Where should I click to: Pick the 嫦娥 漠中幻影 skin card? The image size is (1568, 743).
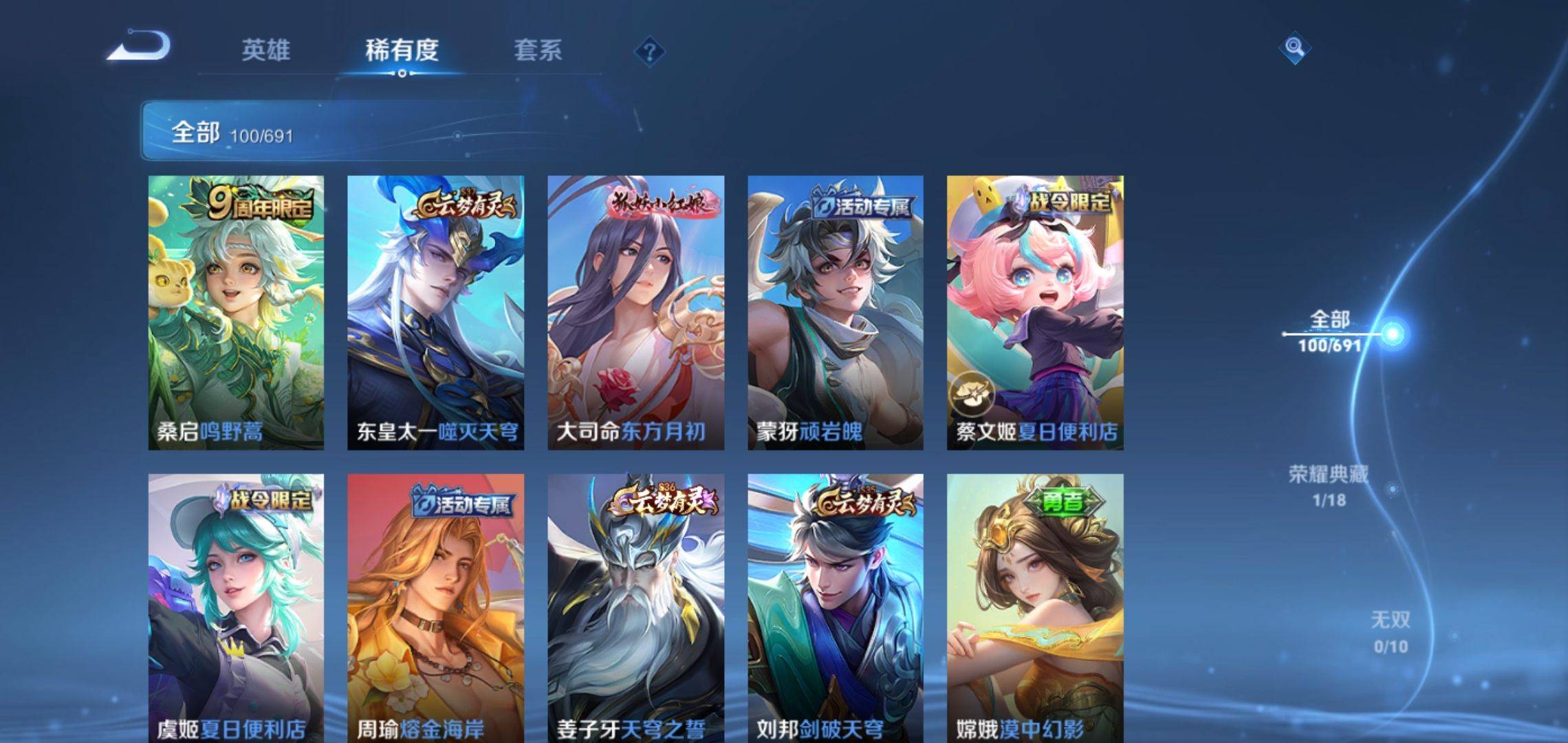tap(1035, 608)
